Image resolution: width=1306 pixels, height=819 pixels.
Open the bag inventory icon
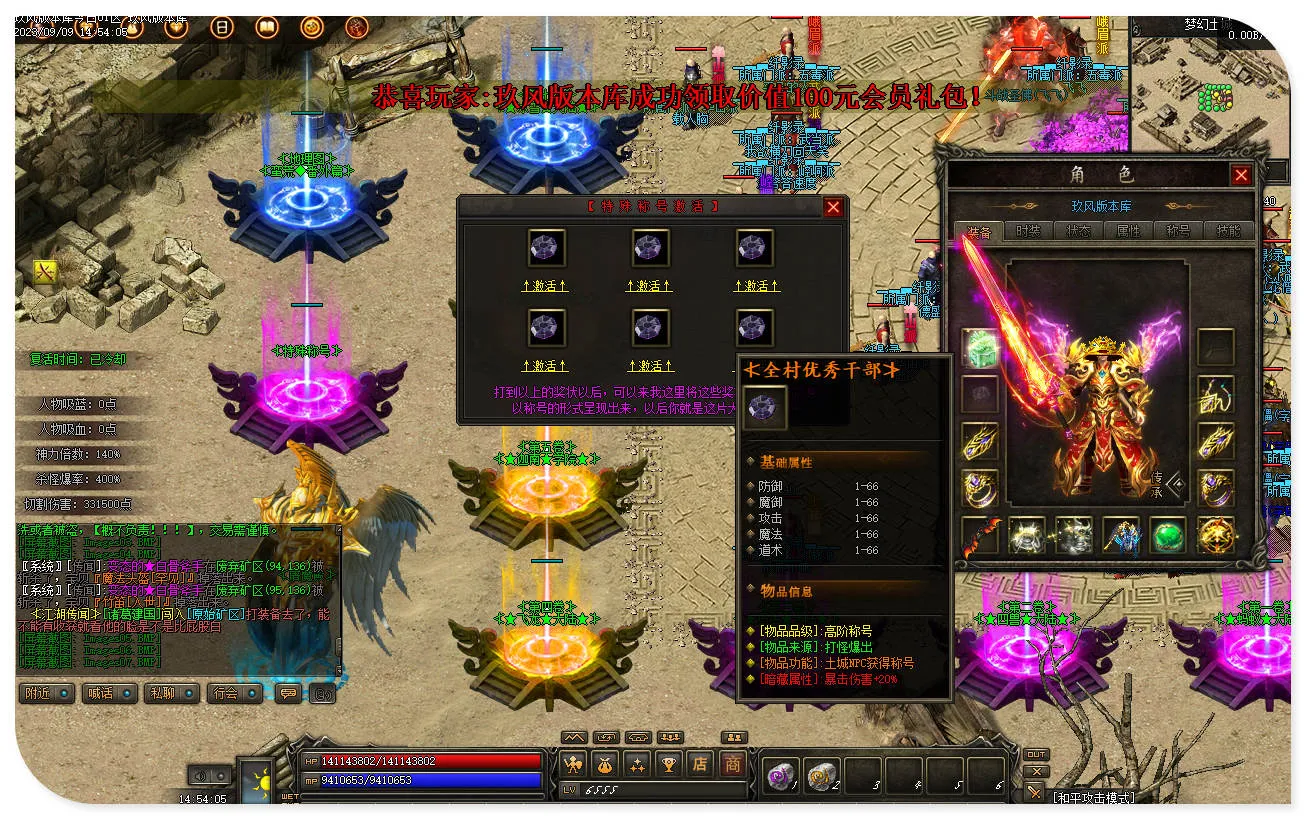pyautogui.click(x=605, y=765)
